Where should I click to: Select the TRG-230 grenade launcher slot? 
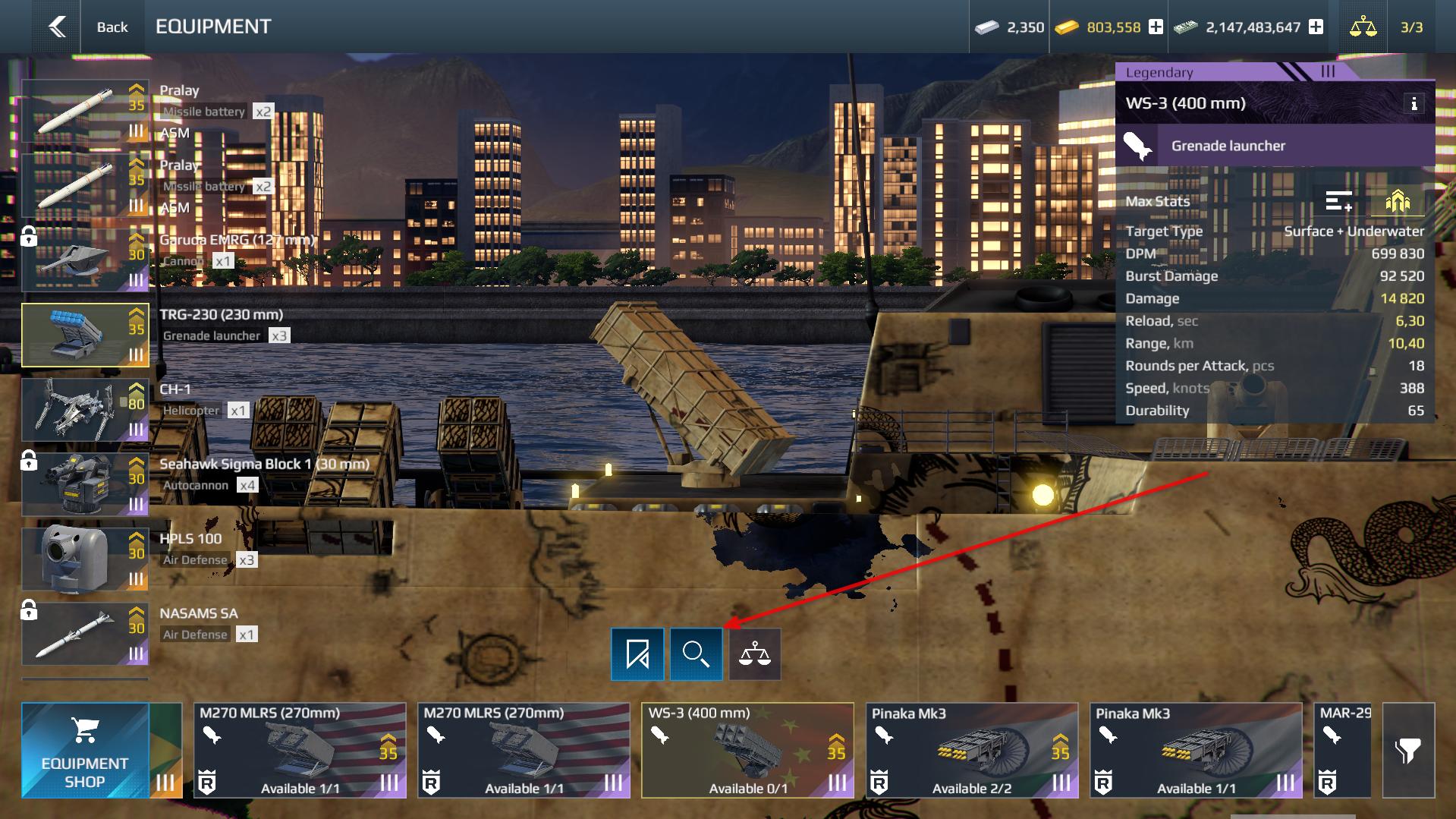(85, 335)
